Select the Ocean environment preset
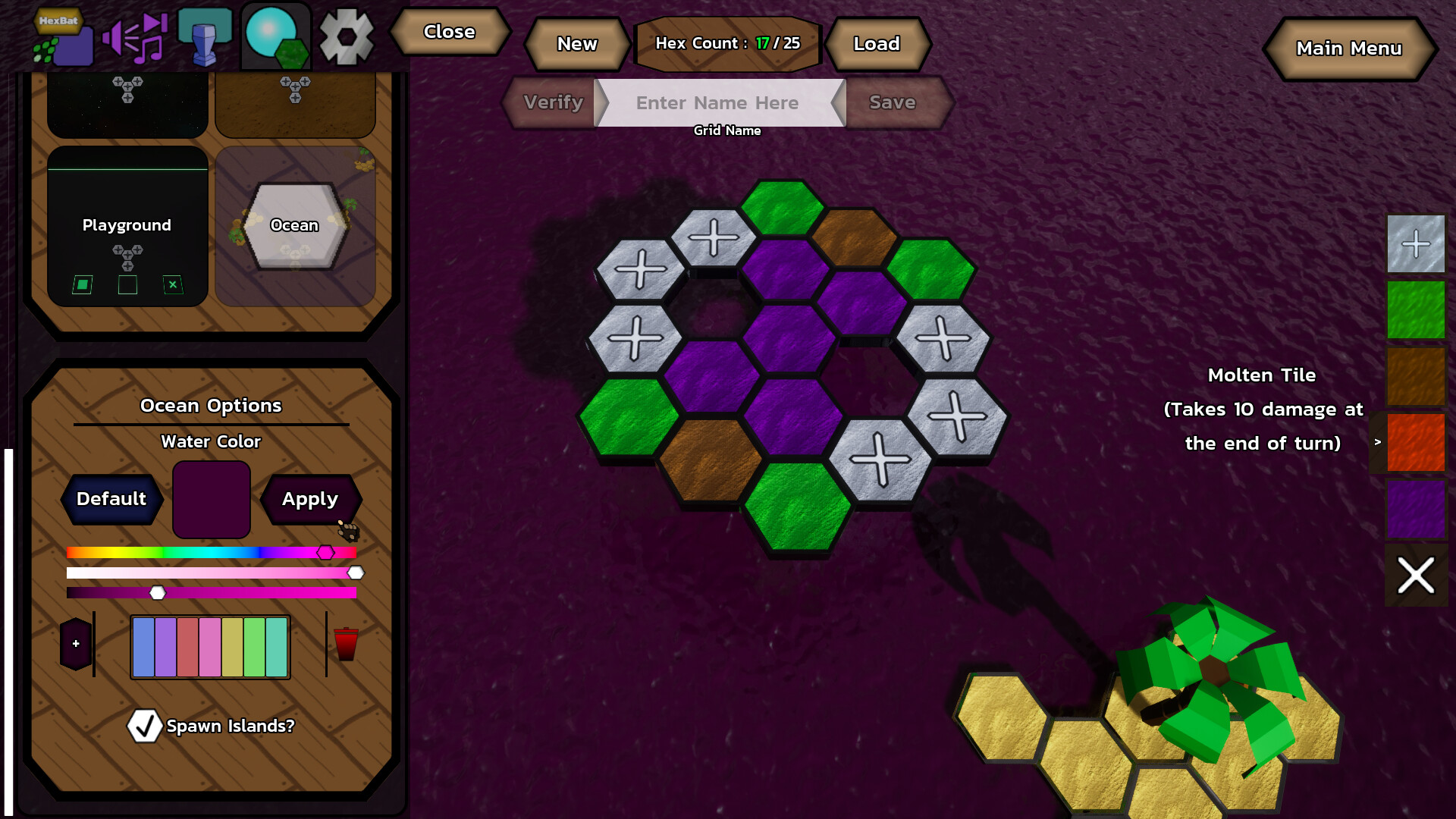 pyautogui.click(x=295, y=225)
